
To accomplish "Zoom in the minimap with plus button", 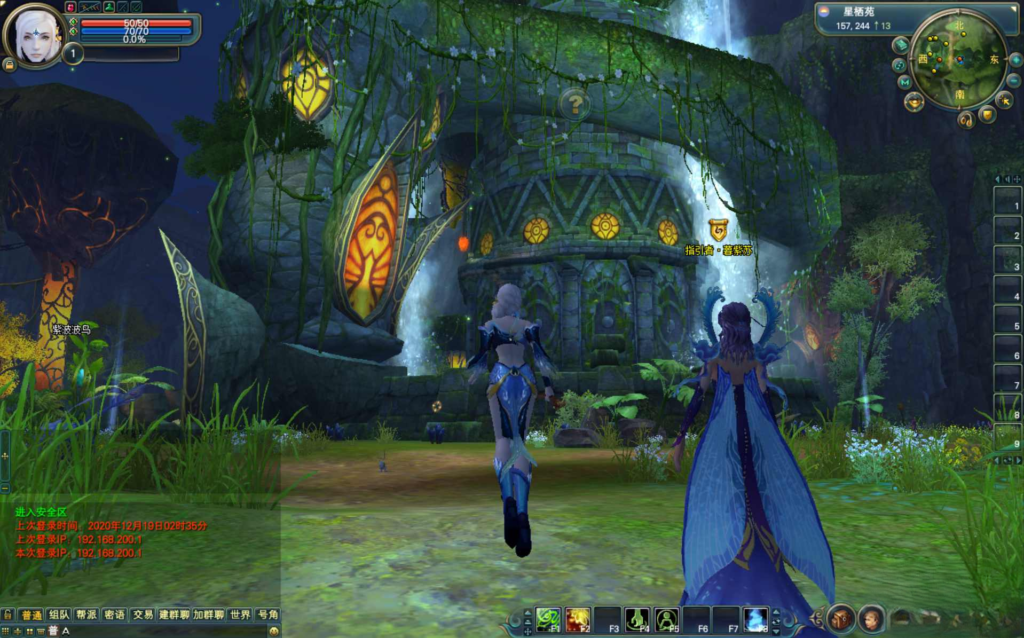I will pyautogui.click(x=1014, y=60).
